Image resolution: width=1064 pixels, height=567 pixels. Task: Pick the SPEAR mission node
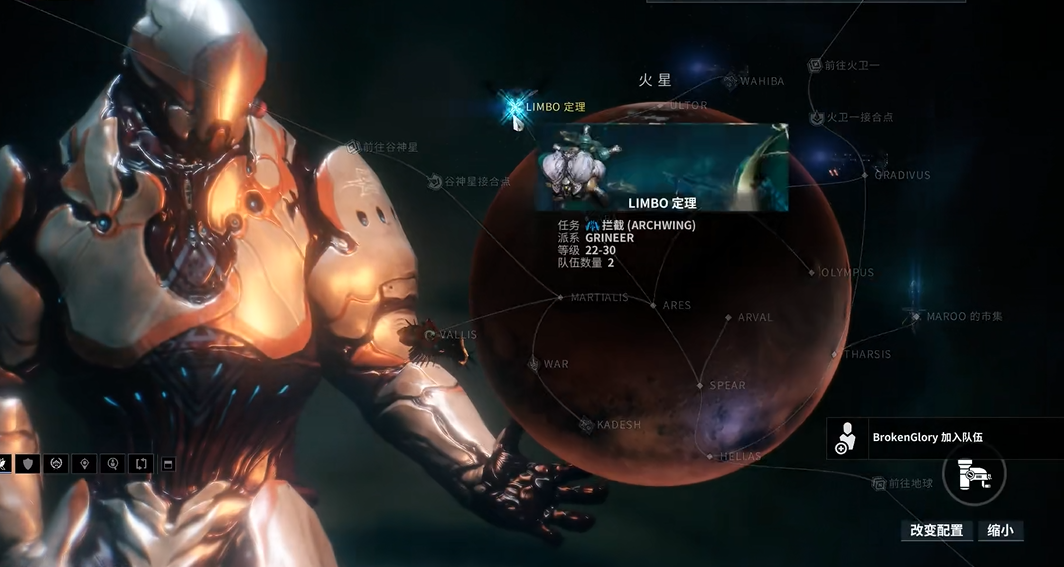click(x=700, y=385)
